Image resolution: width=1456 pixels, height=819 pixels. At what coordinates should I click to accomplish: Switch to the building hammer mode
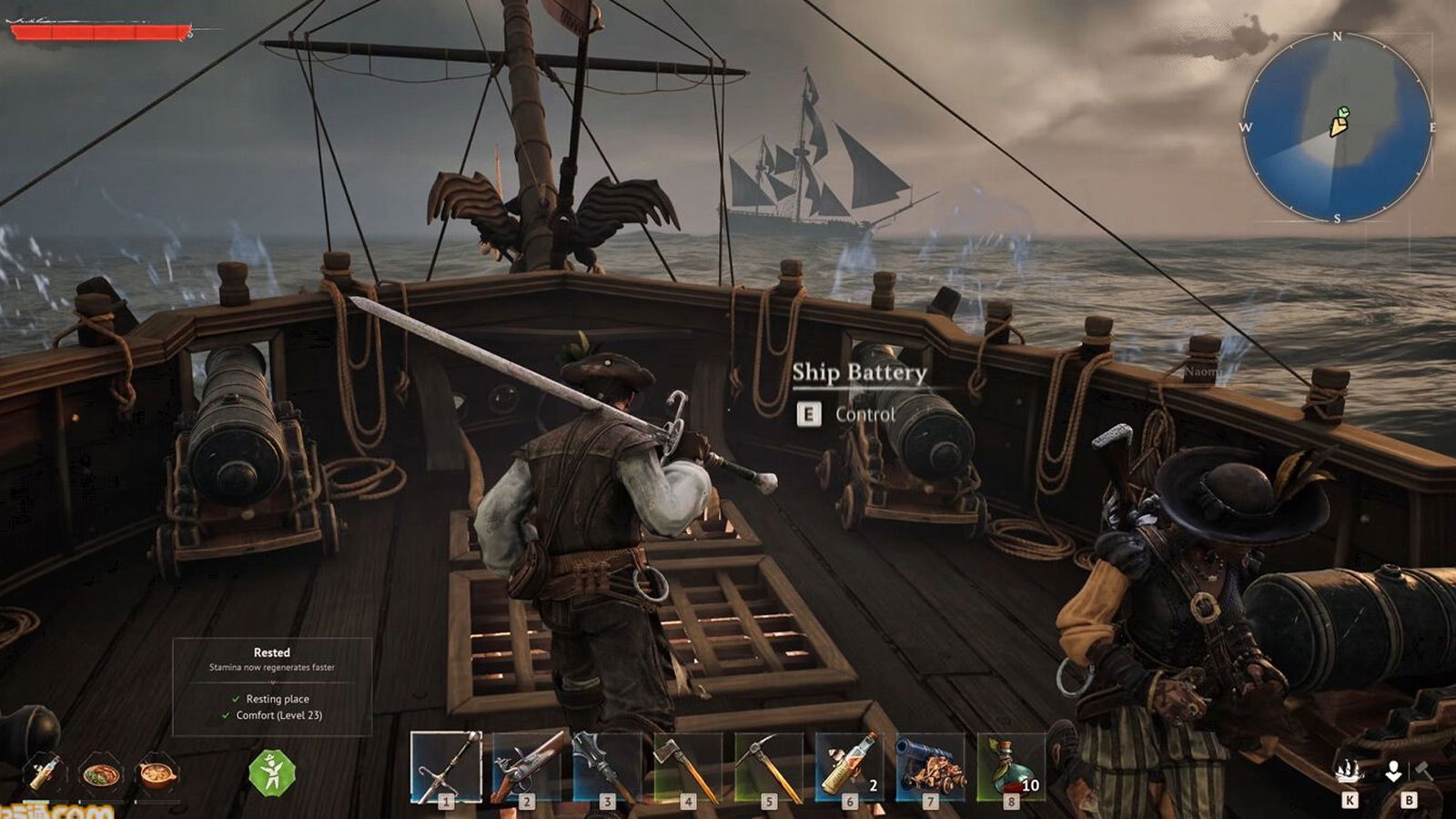1423,772
